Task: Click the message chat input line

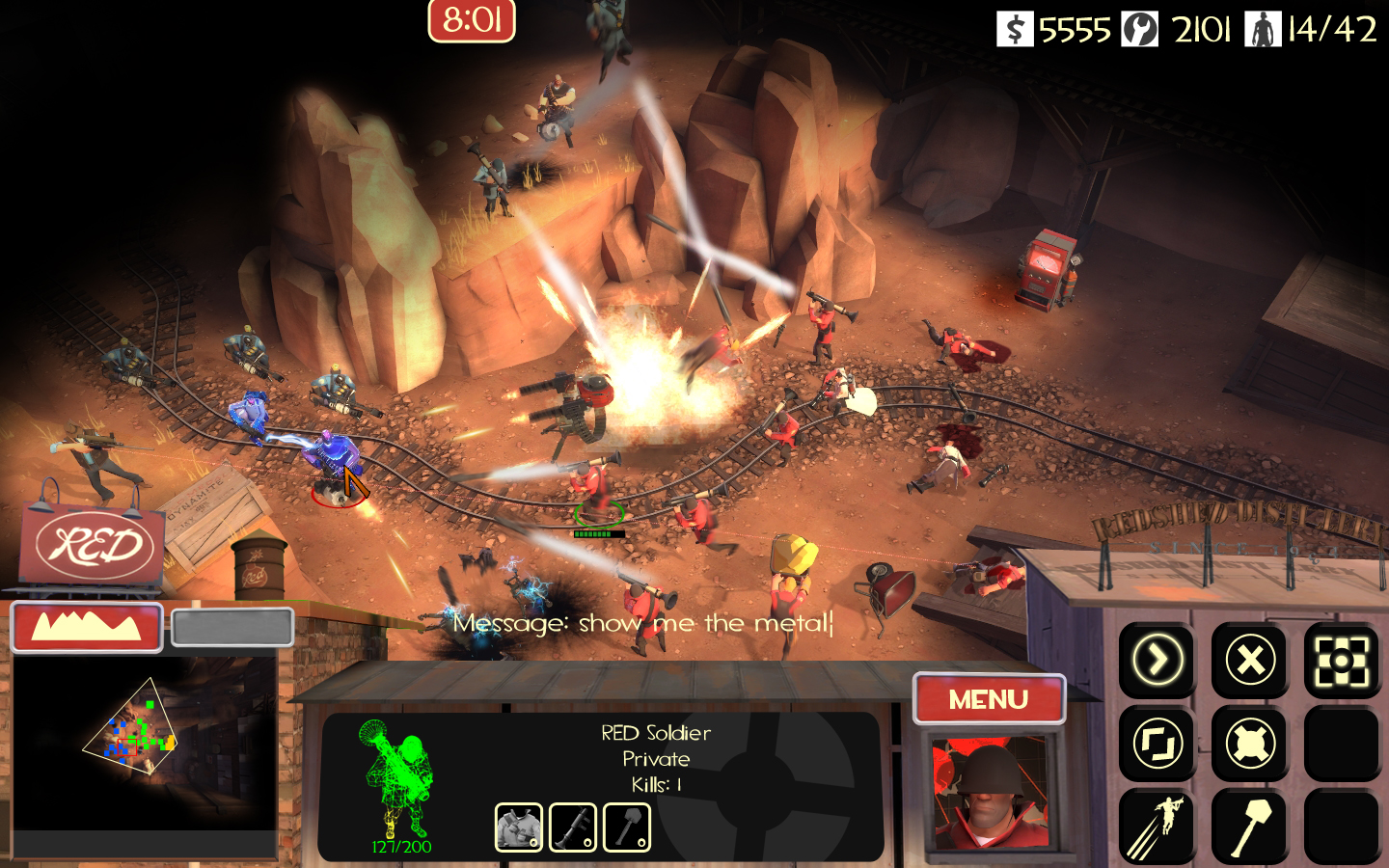Action: click(x=642, y=623)
